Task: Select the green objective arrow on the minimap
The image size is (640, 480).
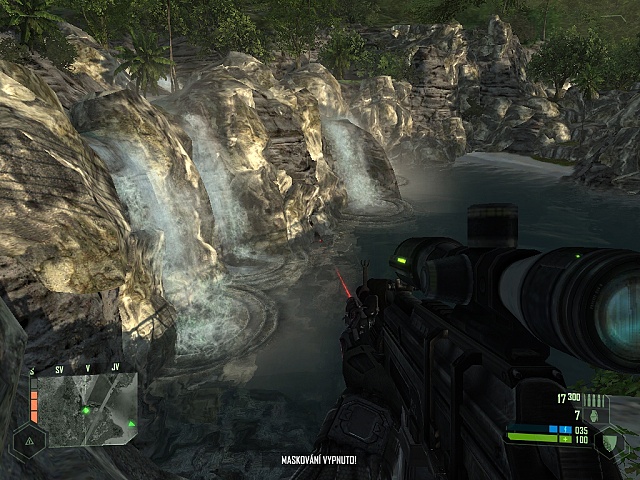Action: [131, 423]
